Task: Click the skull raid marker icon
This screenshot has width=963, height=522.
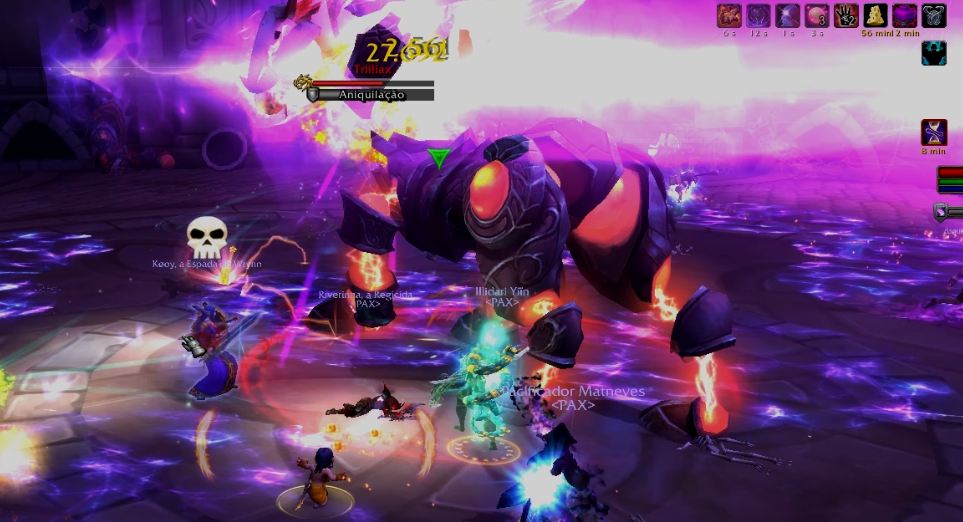Action: 207,239
